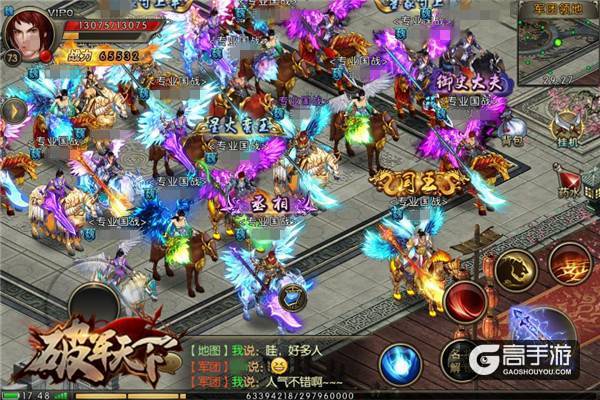Toggle 挂机 auto-battle mode
This screenshot has height=400, width=600.
[569, 128]
